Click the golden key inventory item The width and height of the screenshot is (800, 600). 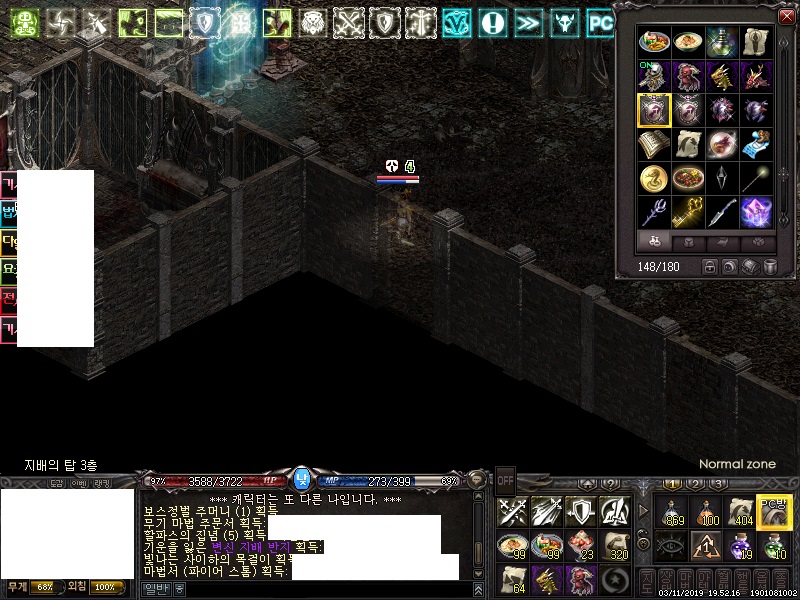(687, 212)
